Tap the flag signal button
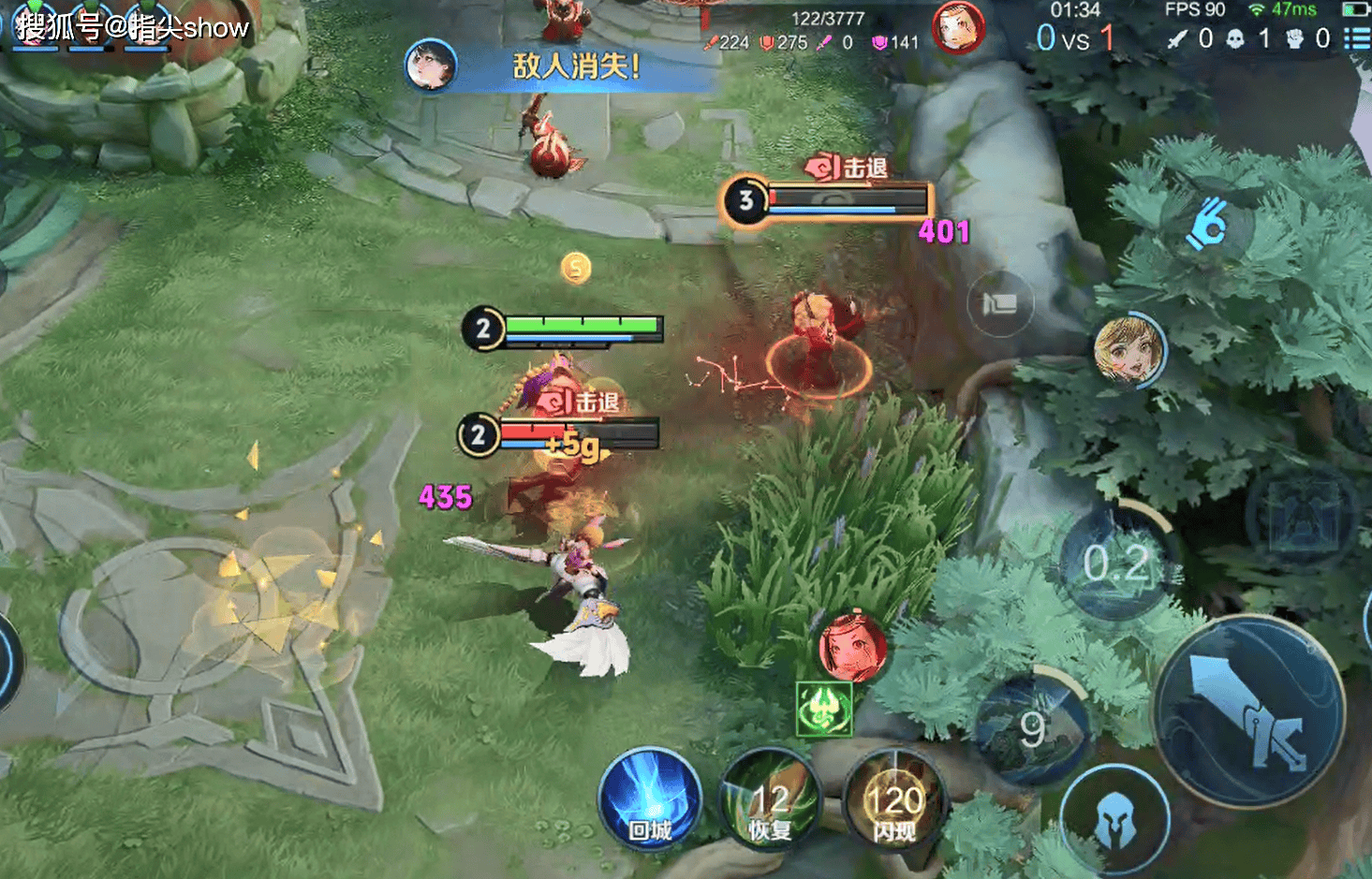1372x879 pixels. (x=1000, y=302)
